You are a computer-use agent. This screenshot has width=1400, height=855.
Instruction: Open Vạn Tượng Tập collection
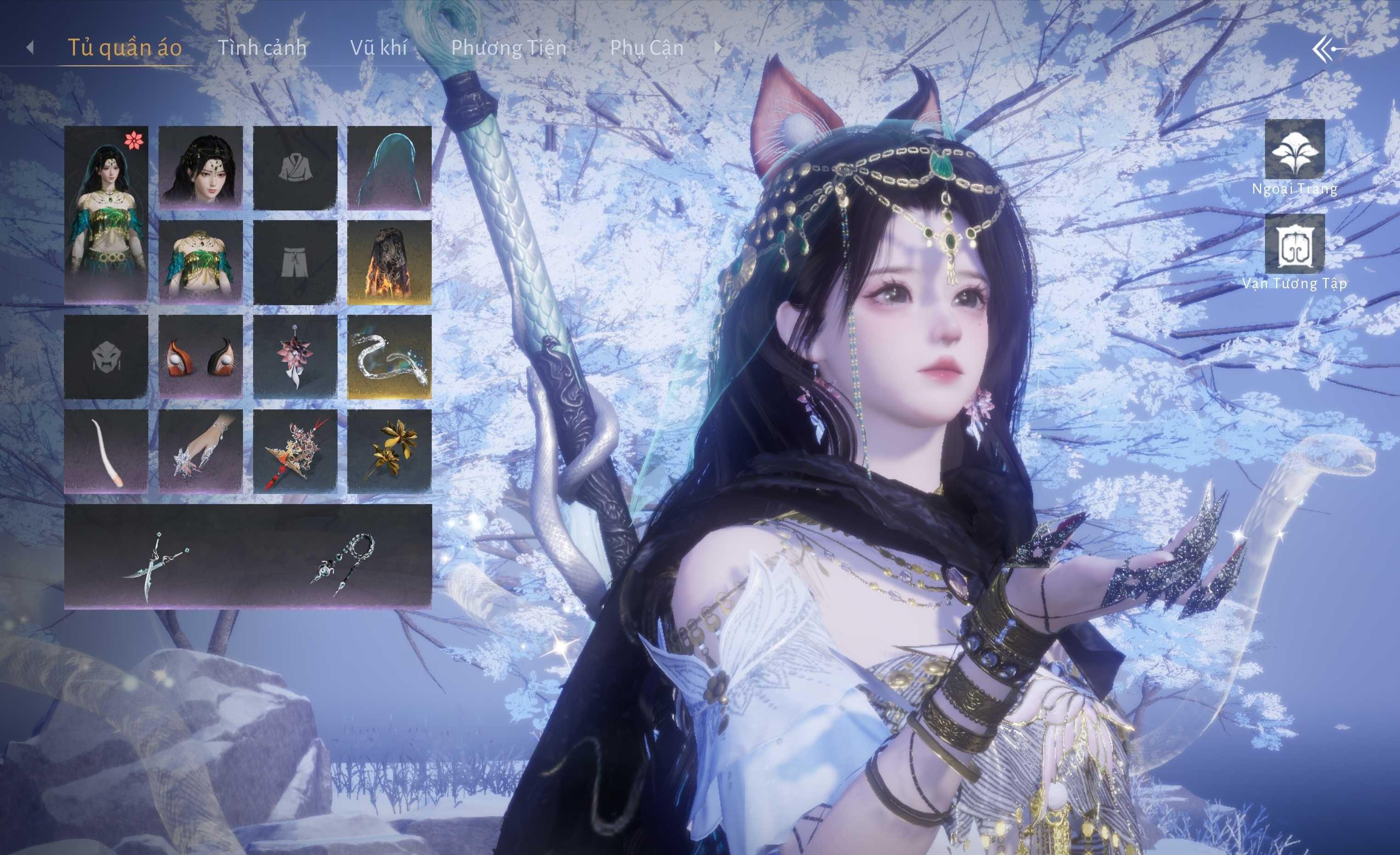1294,244
